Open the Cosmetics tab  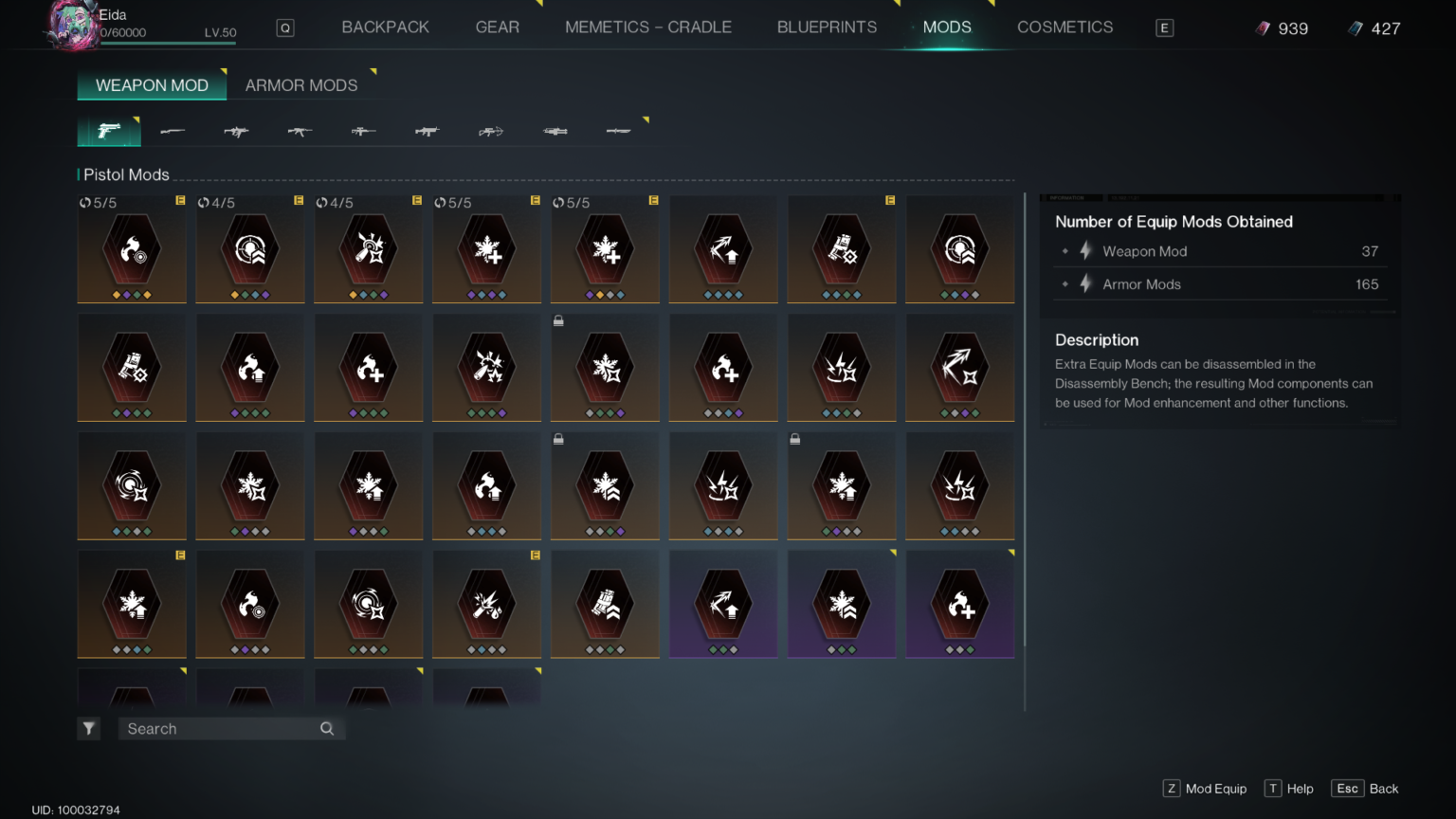click(x=1065, y=27)
